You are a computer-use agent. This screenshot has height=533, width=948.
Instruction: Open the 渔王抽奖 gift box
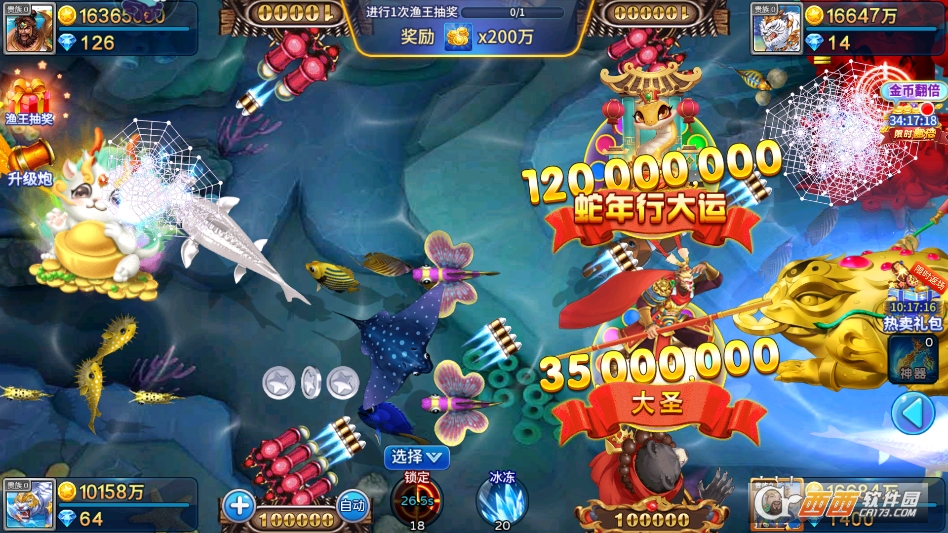(x=28, y=101)
